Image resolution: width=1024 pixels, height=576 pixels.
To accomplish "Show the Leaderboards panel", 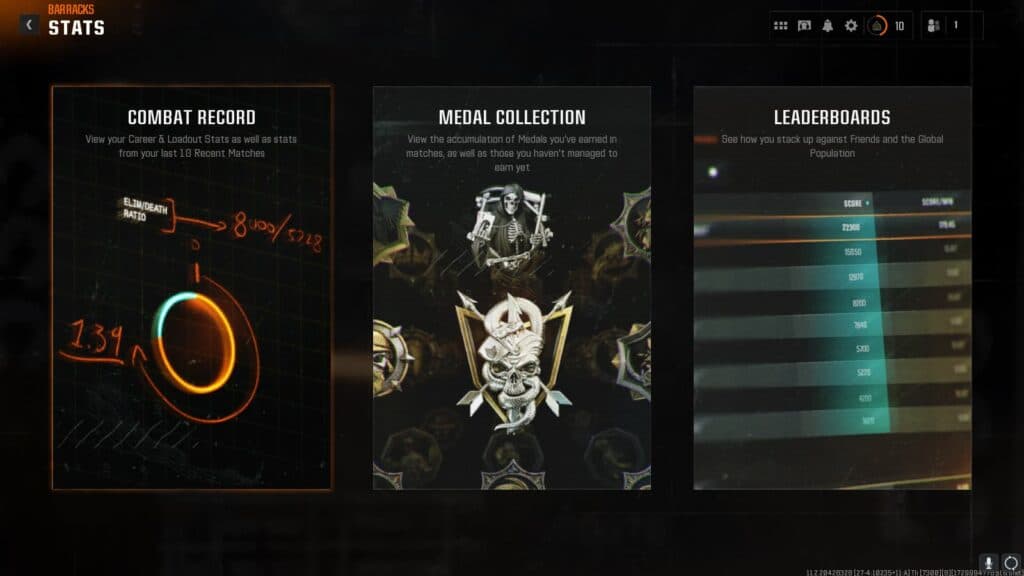I will pos(832,288).
